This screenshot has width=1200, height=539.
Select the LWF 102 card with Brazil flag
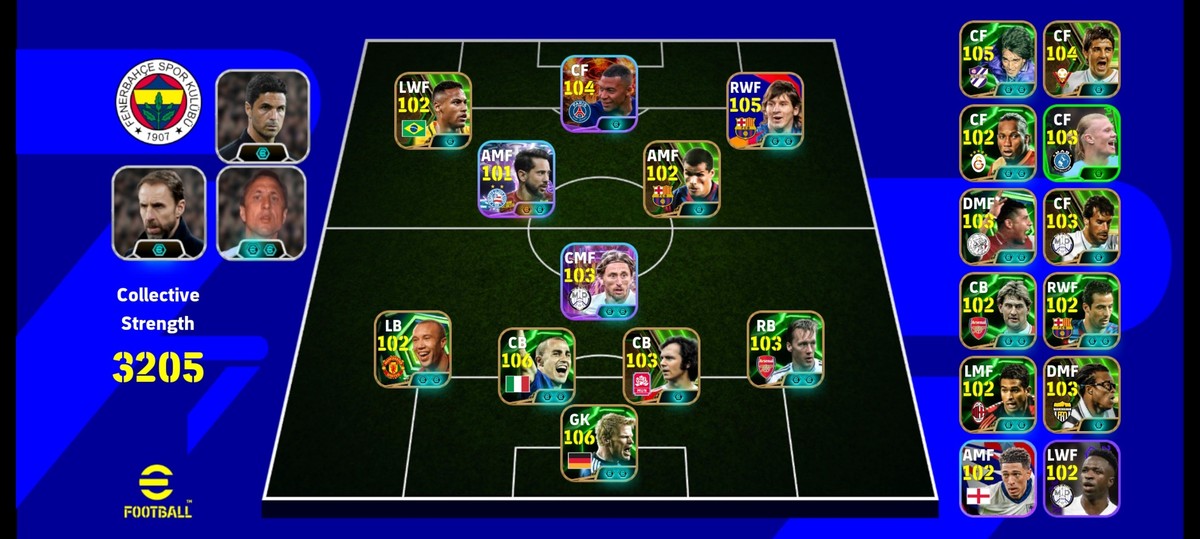[x=433, y=111]
